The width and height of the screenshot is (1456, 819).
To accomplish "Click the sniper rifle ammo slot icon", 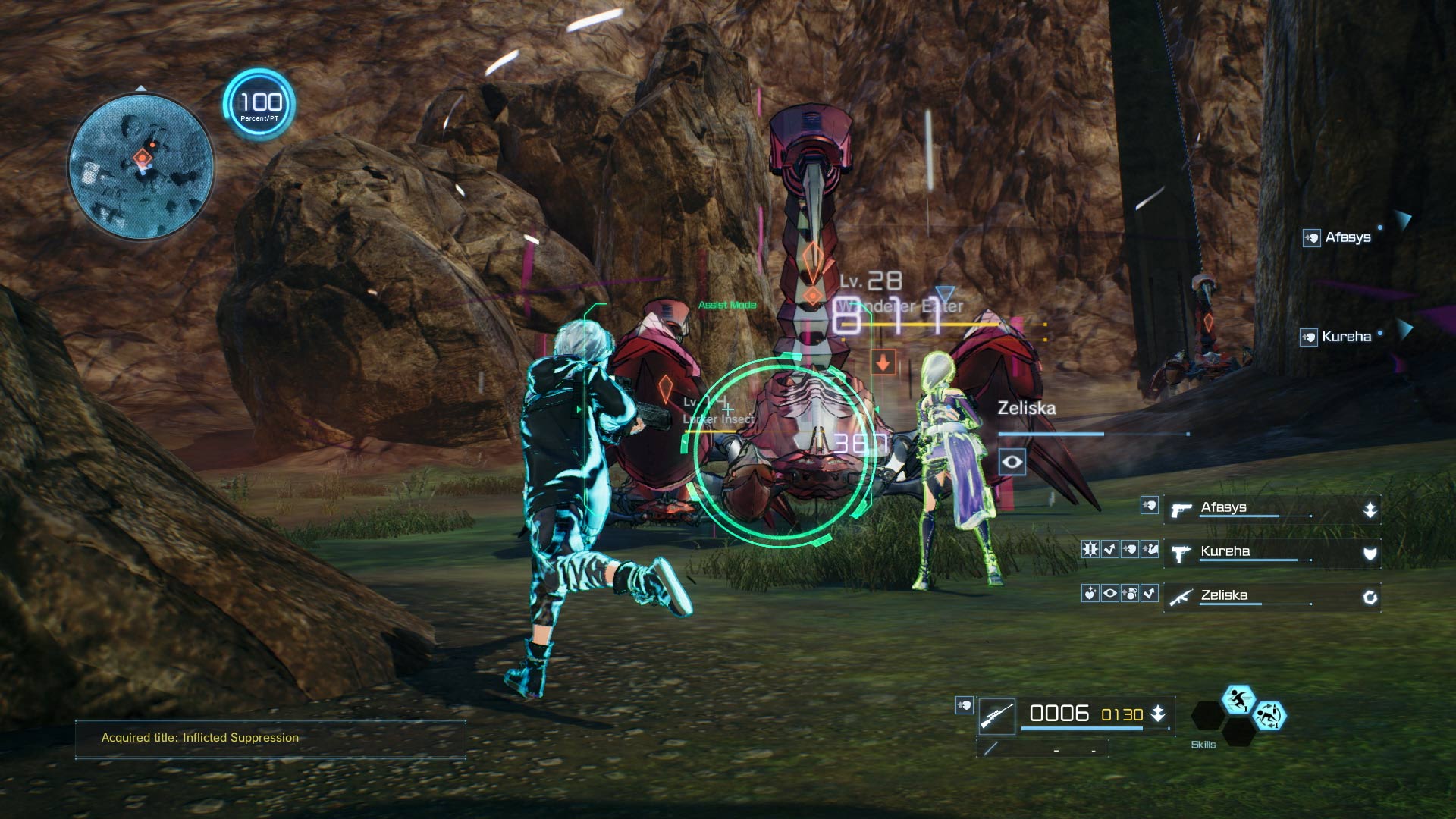I will pyautogui.click(x=998, y=716).
